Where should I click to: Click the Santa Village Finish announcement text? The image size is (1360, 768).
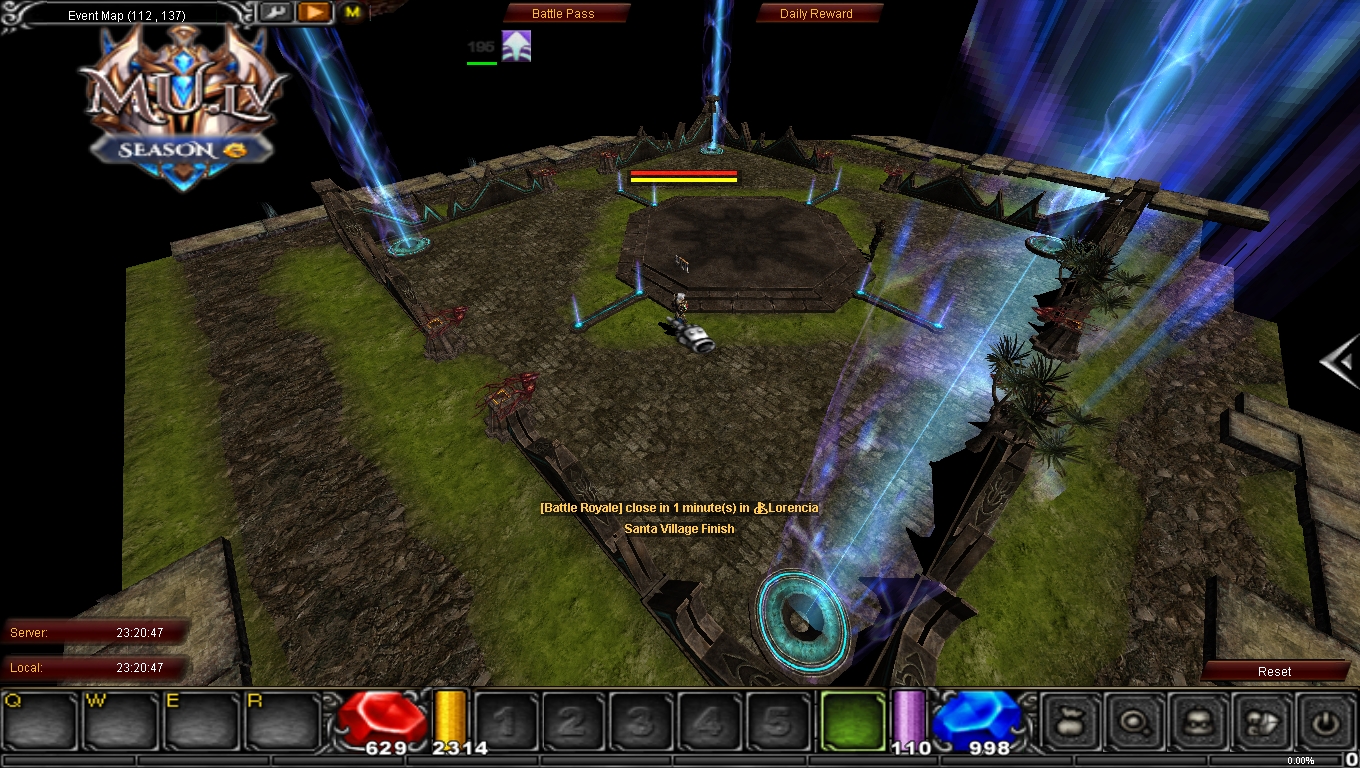coord(679,528)
